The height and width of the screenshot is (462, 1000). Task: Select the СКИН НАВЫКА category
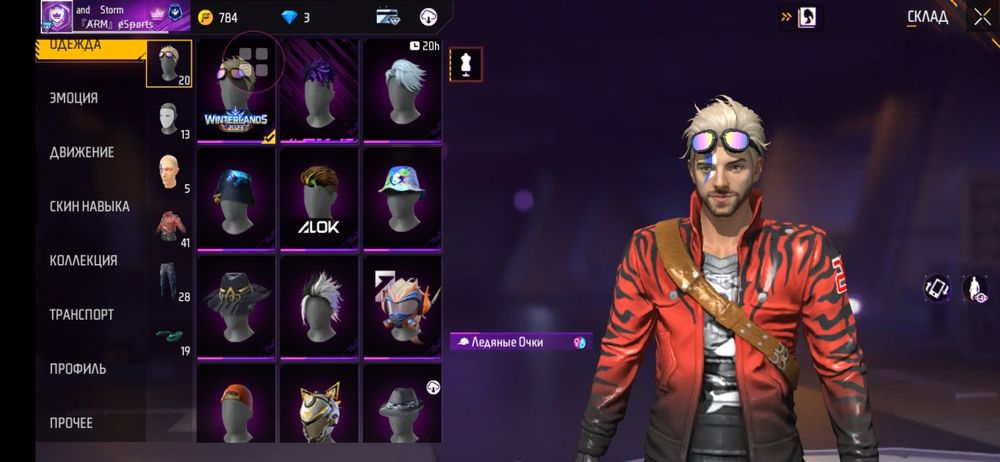coord(90,206)
